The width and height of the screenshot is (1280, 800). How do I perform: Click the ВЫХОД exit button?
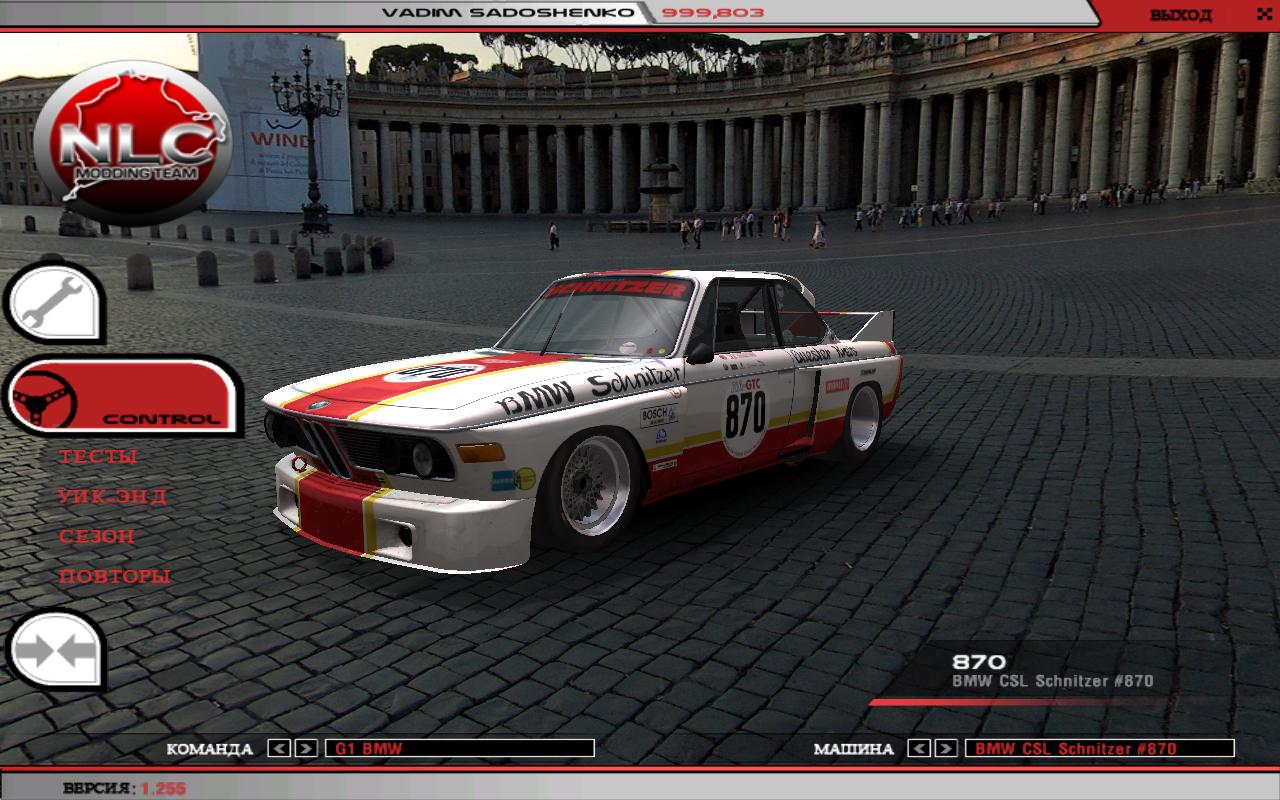(x=1180, y=15)
